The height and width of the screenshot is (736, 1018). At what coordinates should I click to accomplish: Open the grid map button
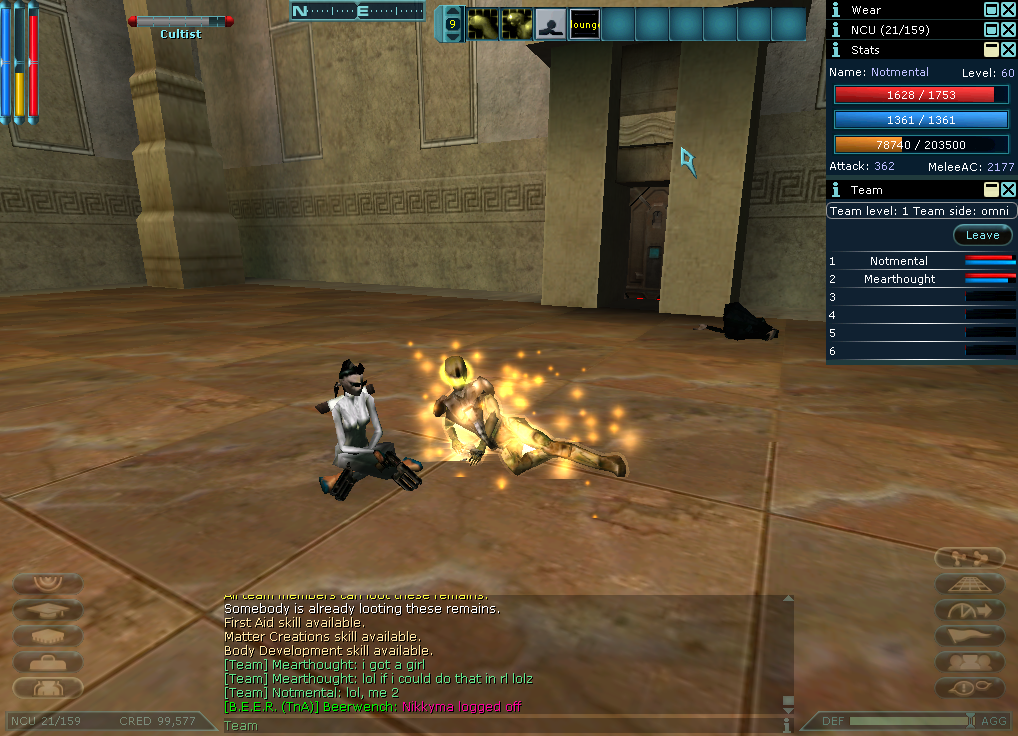[970, 584]
